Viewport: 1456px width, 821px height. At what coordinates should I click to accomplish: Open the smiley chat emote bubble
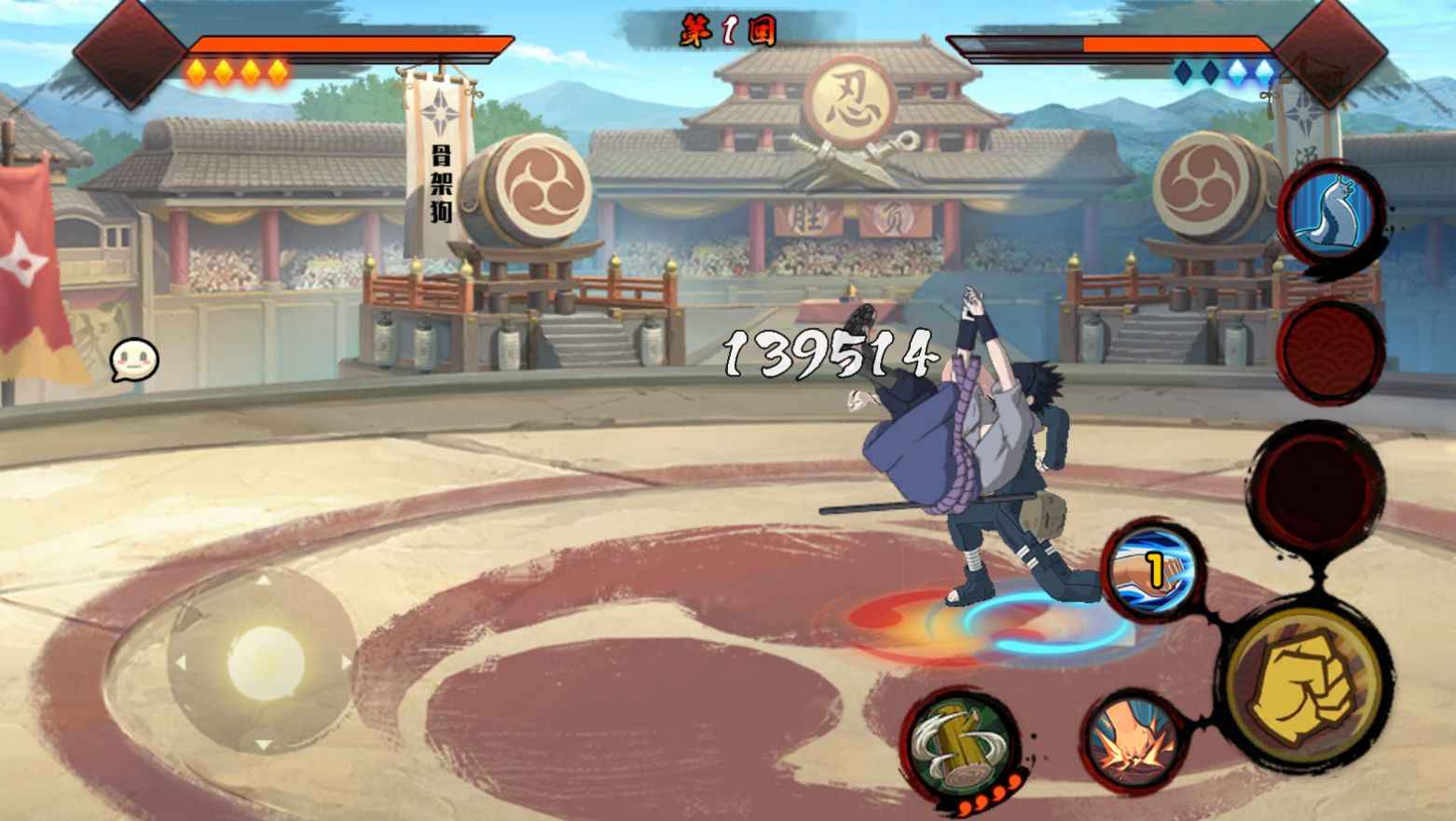[x=135, y=360]
